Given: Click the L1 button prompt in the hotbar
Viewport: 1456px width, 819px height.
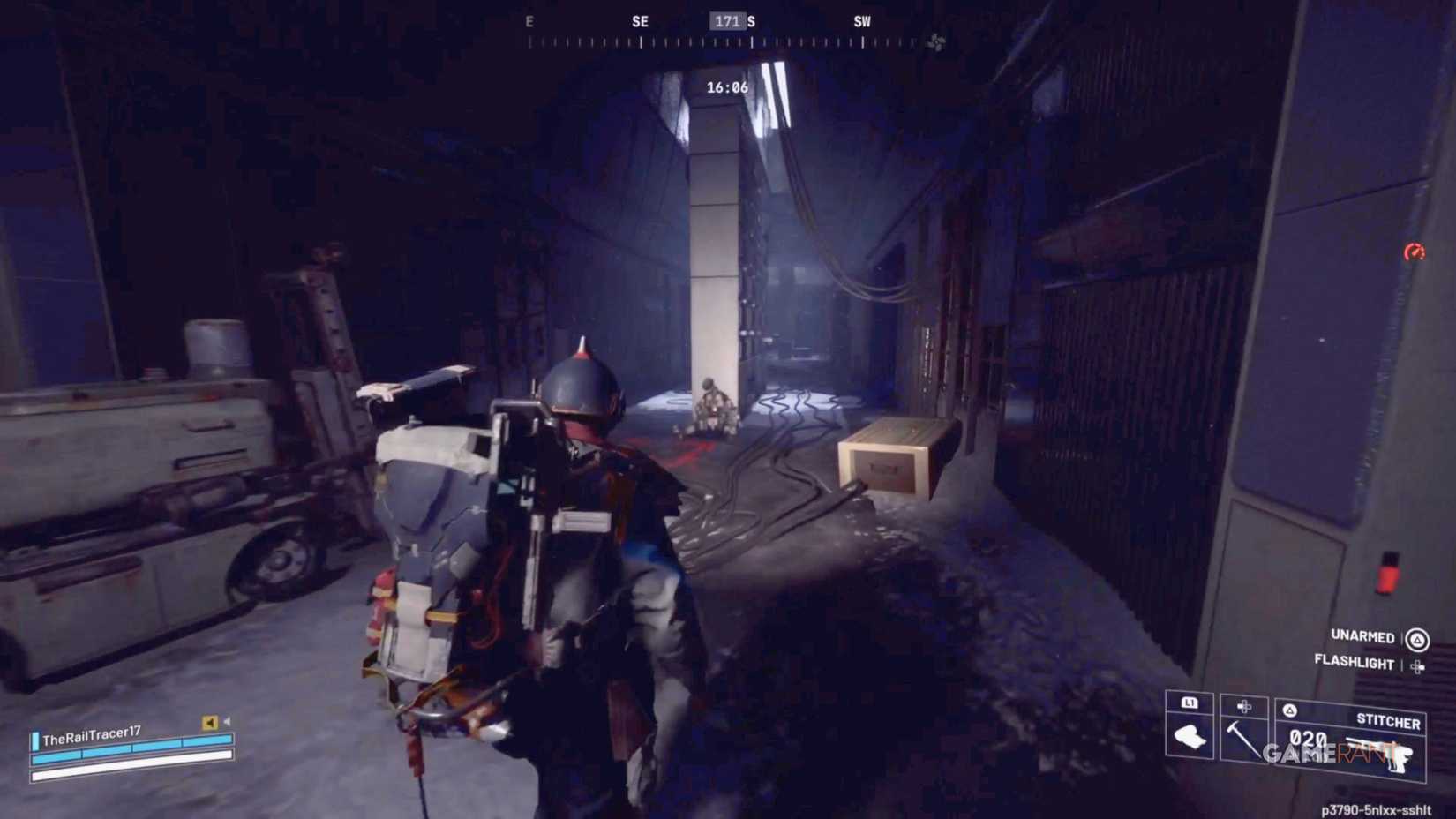Looking at the screenshot, I should [1190, 703].
